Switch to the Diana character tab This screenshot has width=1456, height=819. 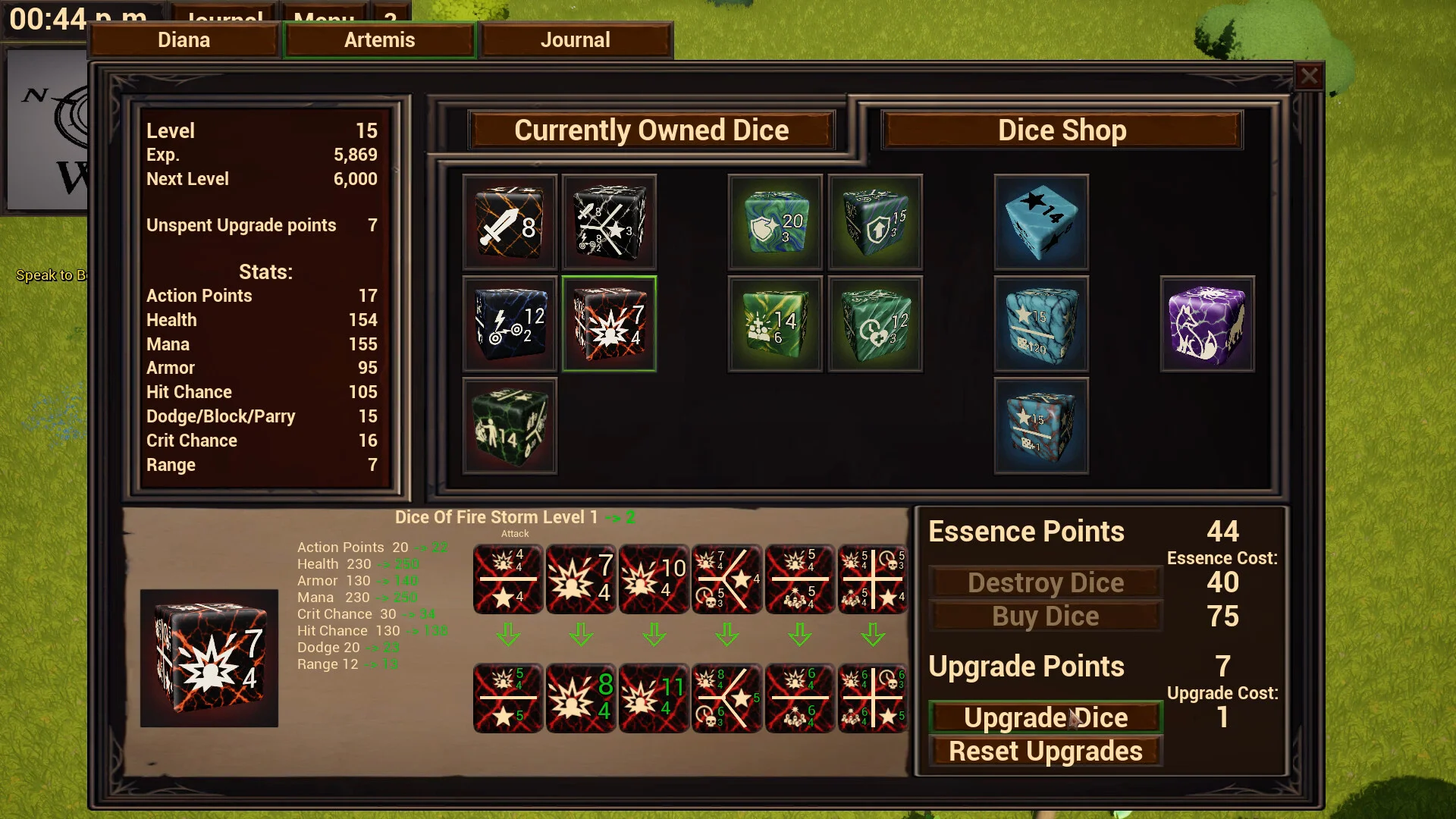click(184, 40)
